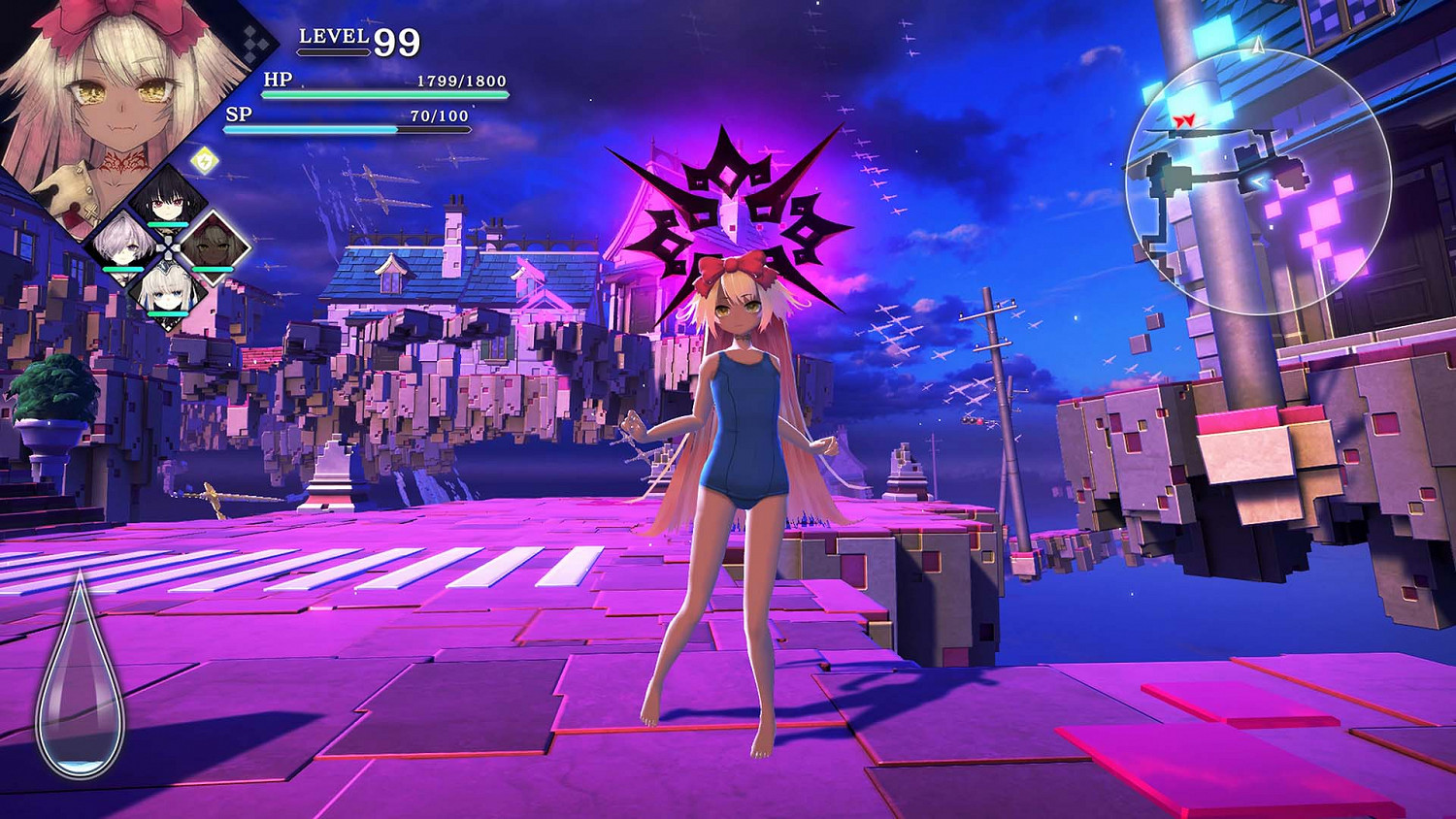1456x819 pixels.
Task: Click the yellow lightning status icon
Action: pos(204,160)
